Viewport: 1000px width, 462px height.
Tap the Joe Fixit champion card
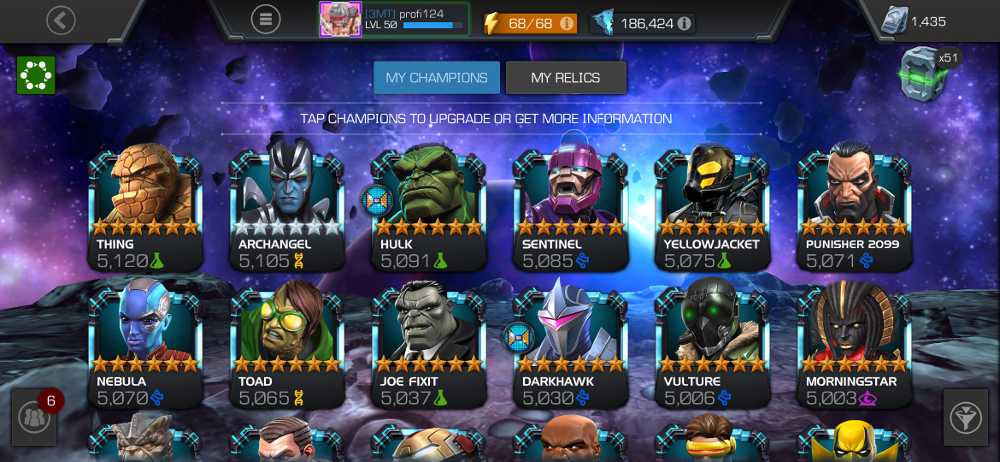[429, 345]
